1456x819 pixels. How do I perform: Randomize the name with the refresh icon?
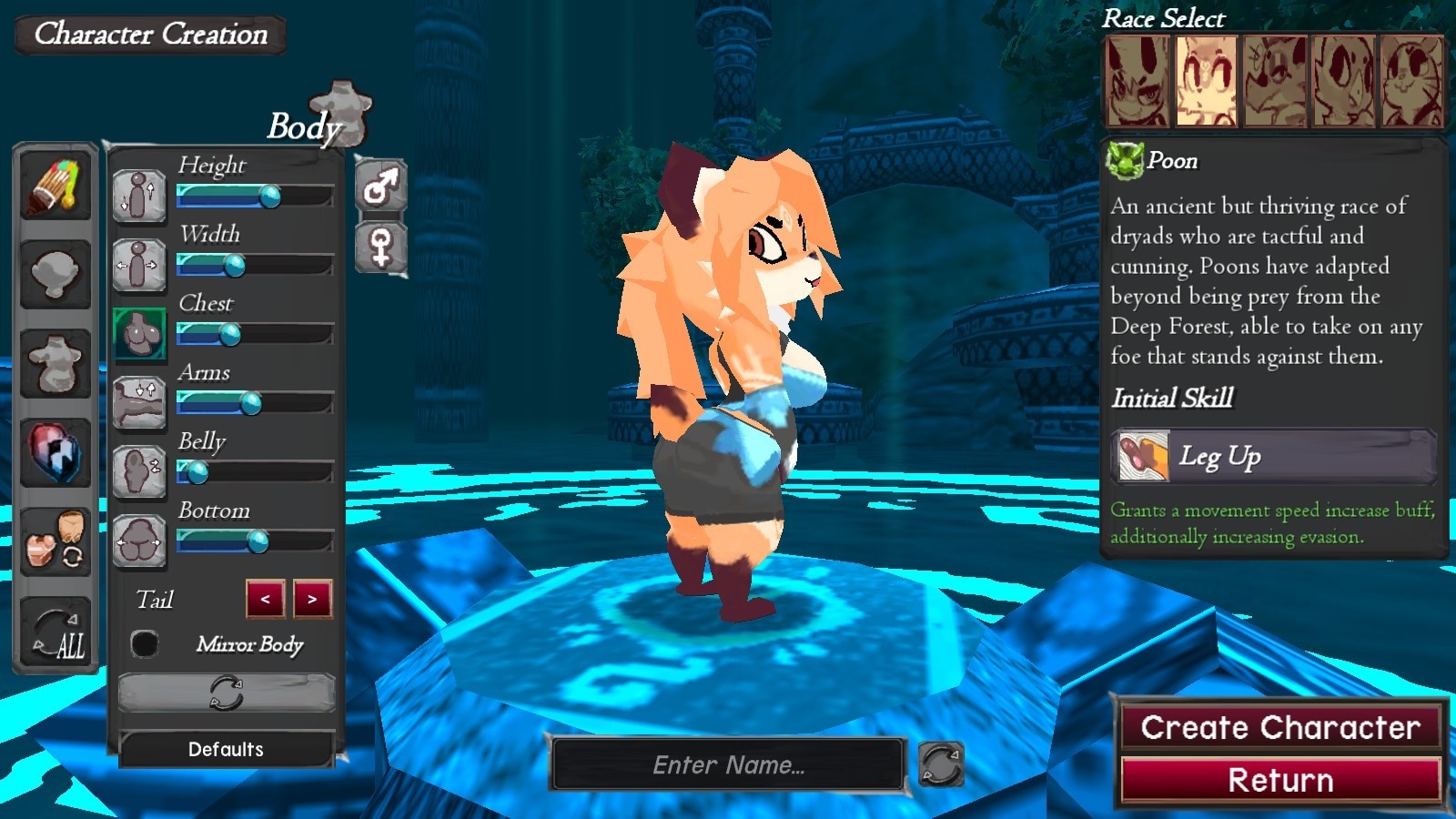click(x=940, y=764)
